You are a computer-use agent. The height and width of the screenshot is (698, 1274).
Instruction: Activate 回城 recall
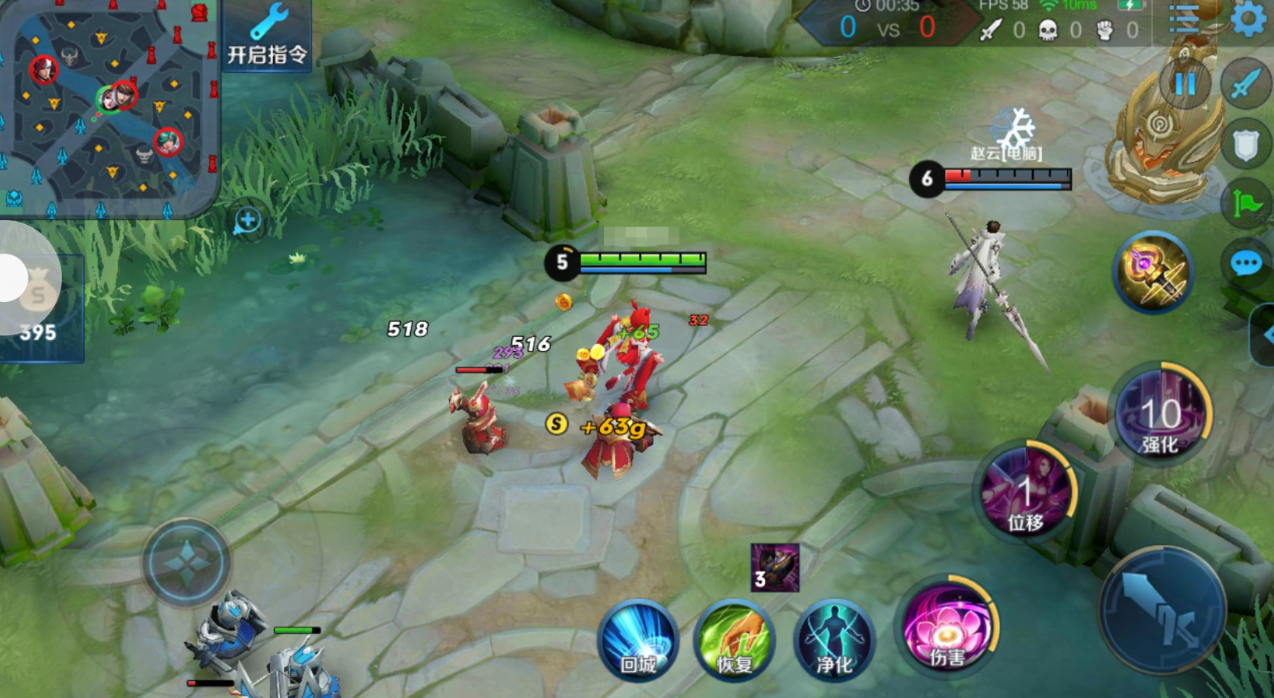click(638, 640)
